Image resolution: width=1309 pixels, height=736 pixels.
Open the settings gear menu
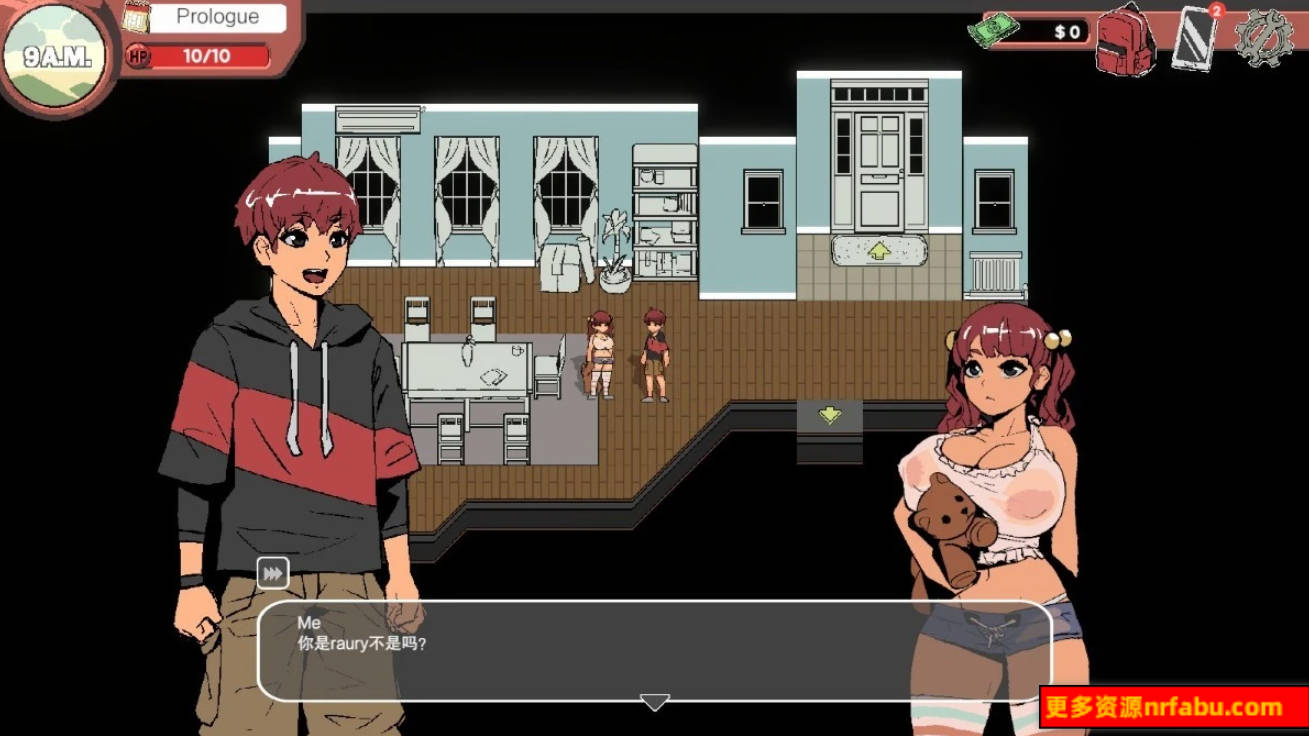coord(1266,36)
